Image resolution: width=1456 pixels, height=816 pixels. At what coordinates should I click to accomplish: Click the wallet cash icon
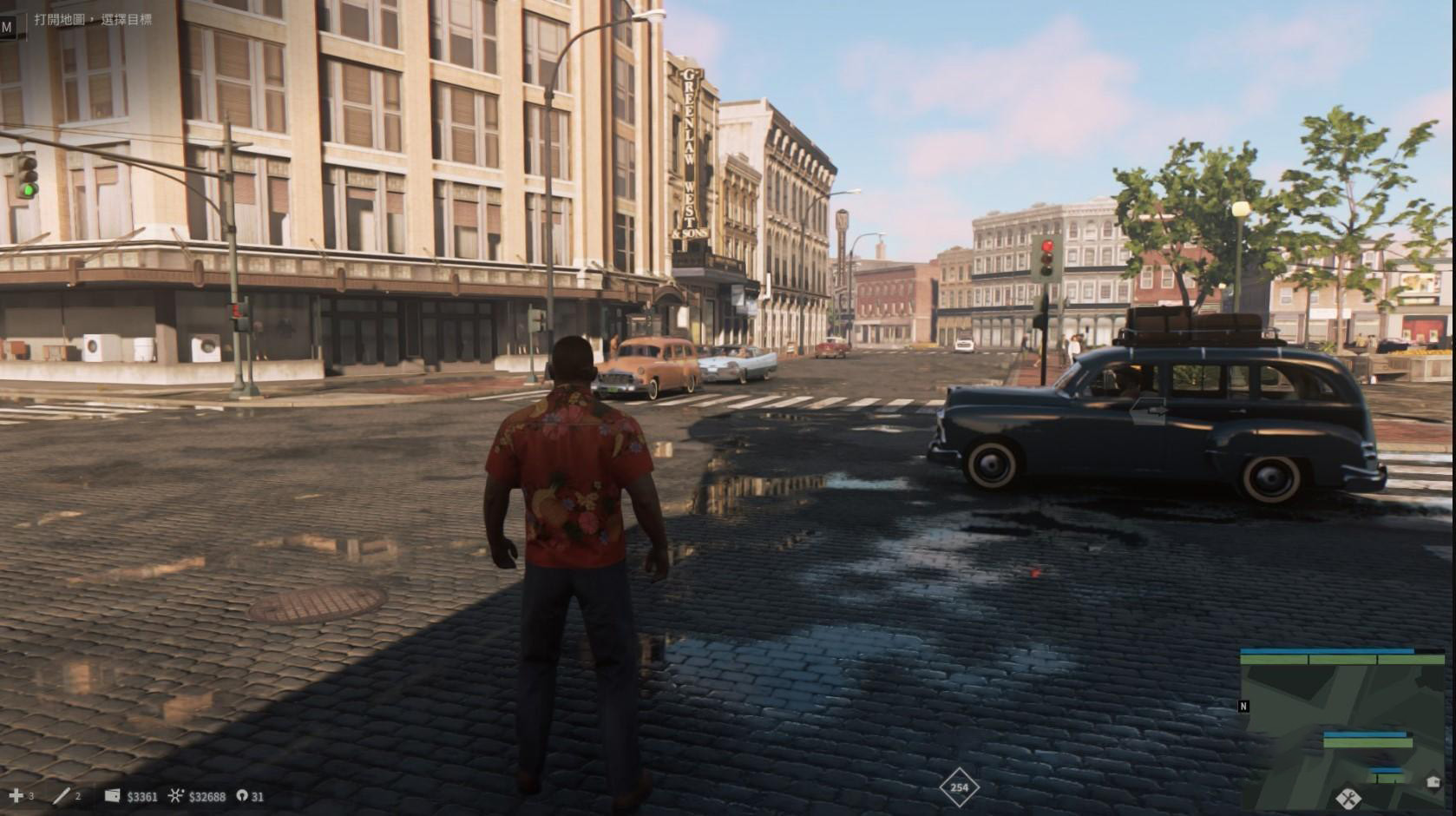tap(112, 795)
